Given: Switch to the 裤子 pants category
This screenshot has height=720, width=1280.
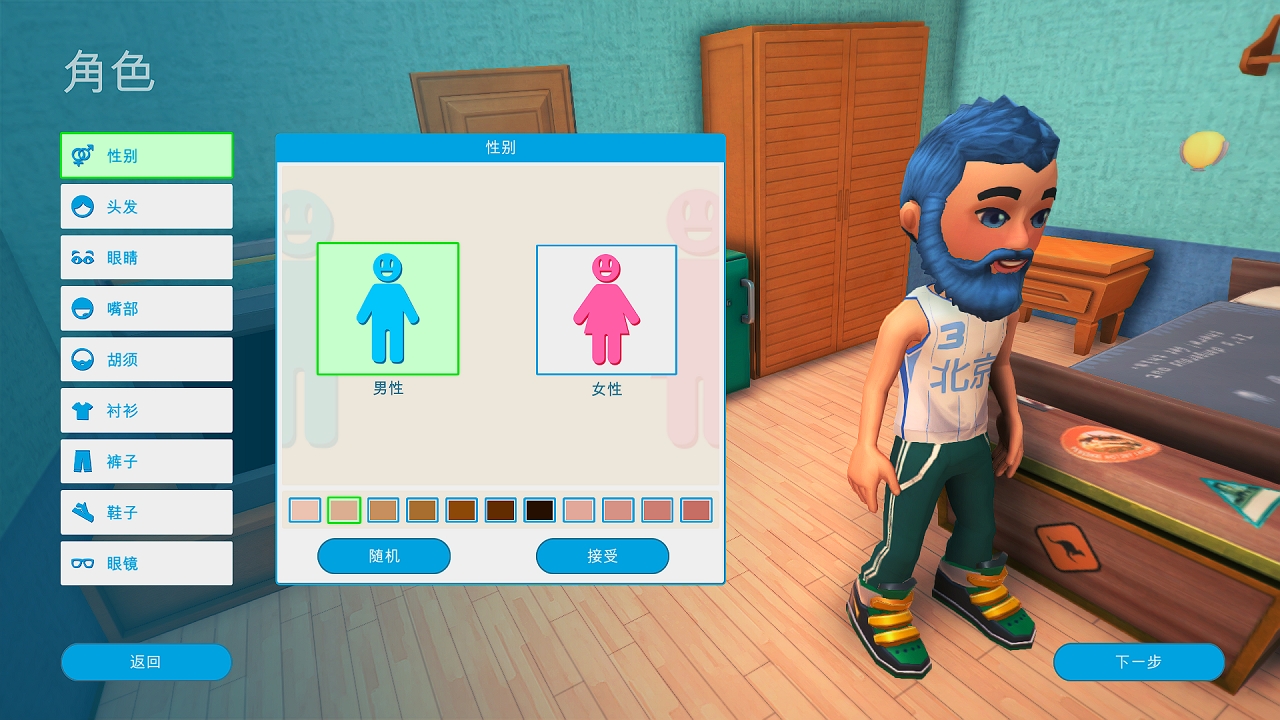Looking at the screenshot, I should (146, 462).
